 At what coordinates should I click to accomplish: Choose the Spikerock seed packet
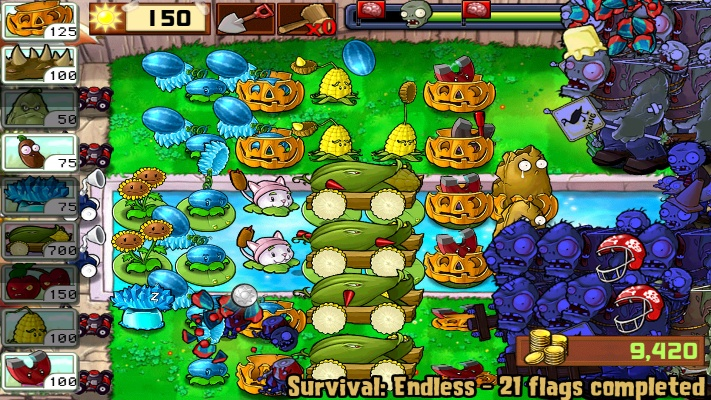point(39,64)
